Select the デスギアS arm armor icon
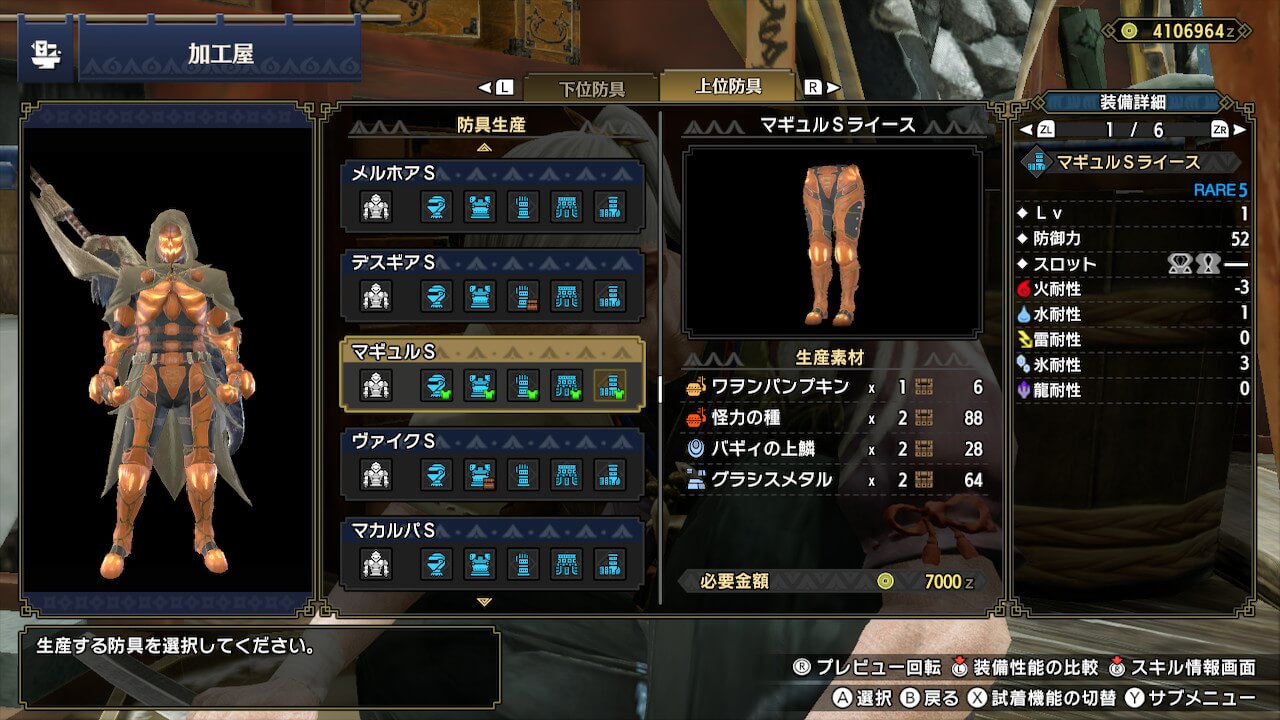Image resolution: width=1280 pixels, height=720 pixels. (x=523, y=296)
